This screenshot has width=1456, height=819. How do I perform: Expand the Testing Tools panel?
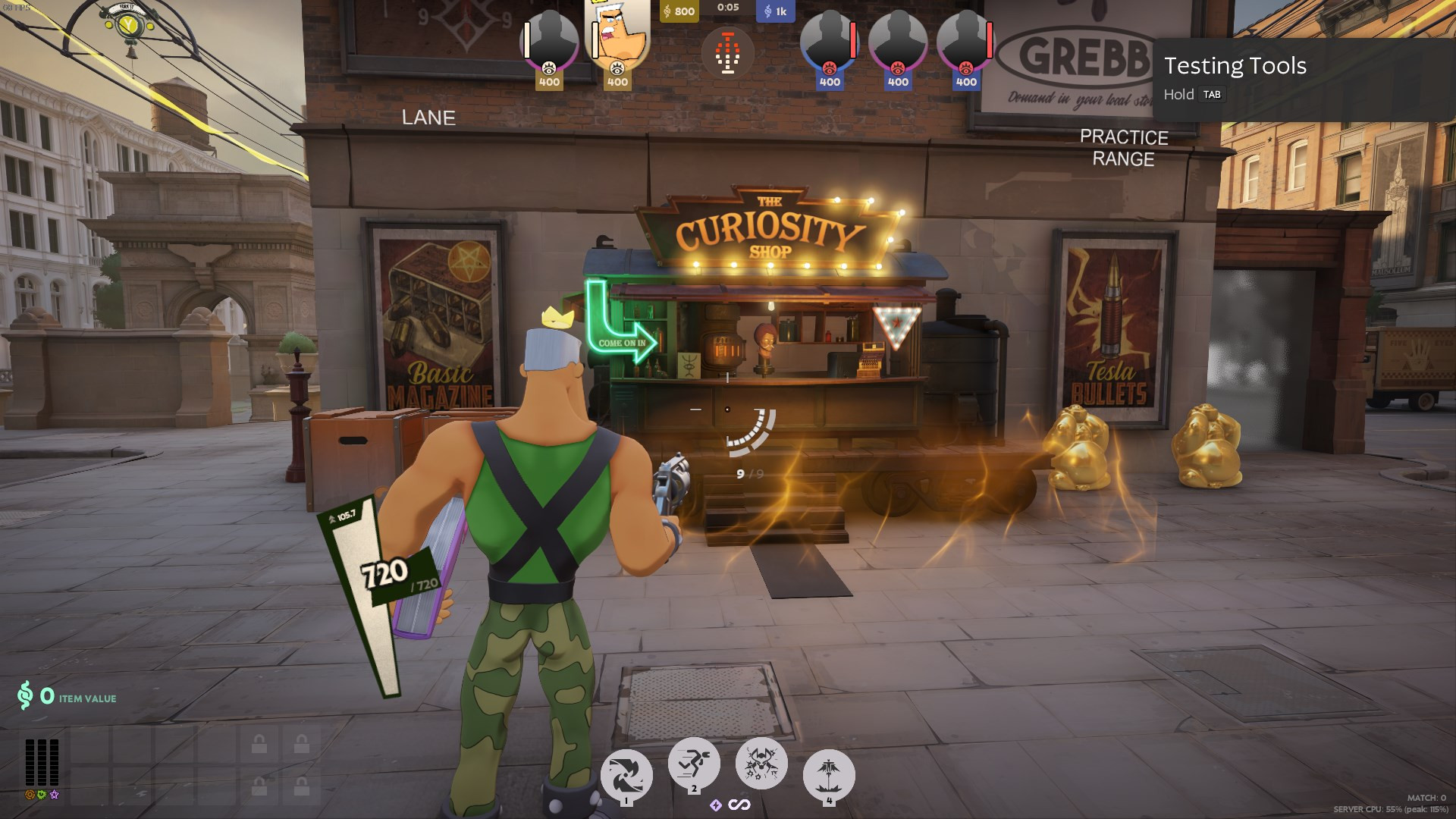point(1235,67)
